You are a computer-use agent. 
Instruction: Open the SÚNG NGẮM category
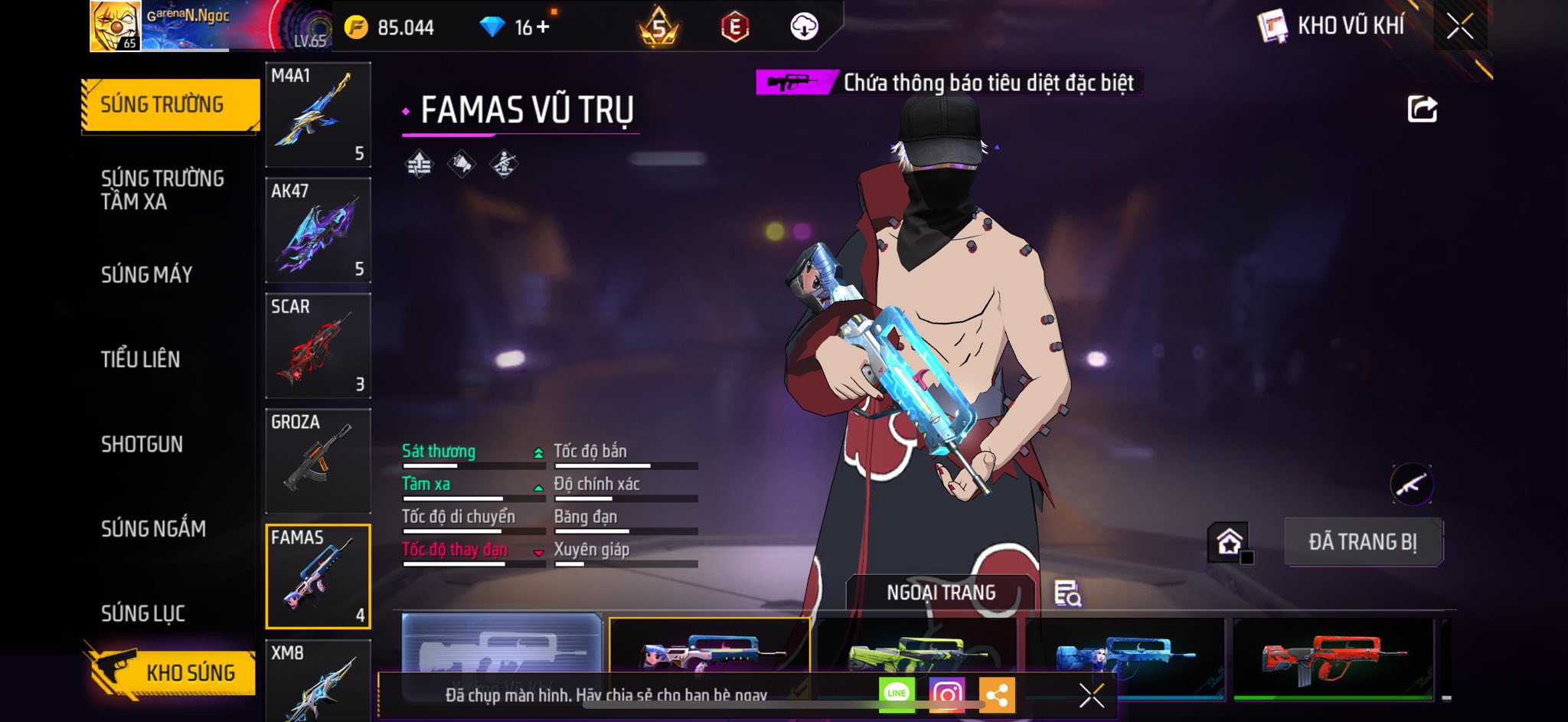pyautogui.click(x=154, y=528)
